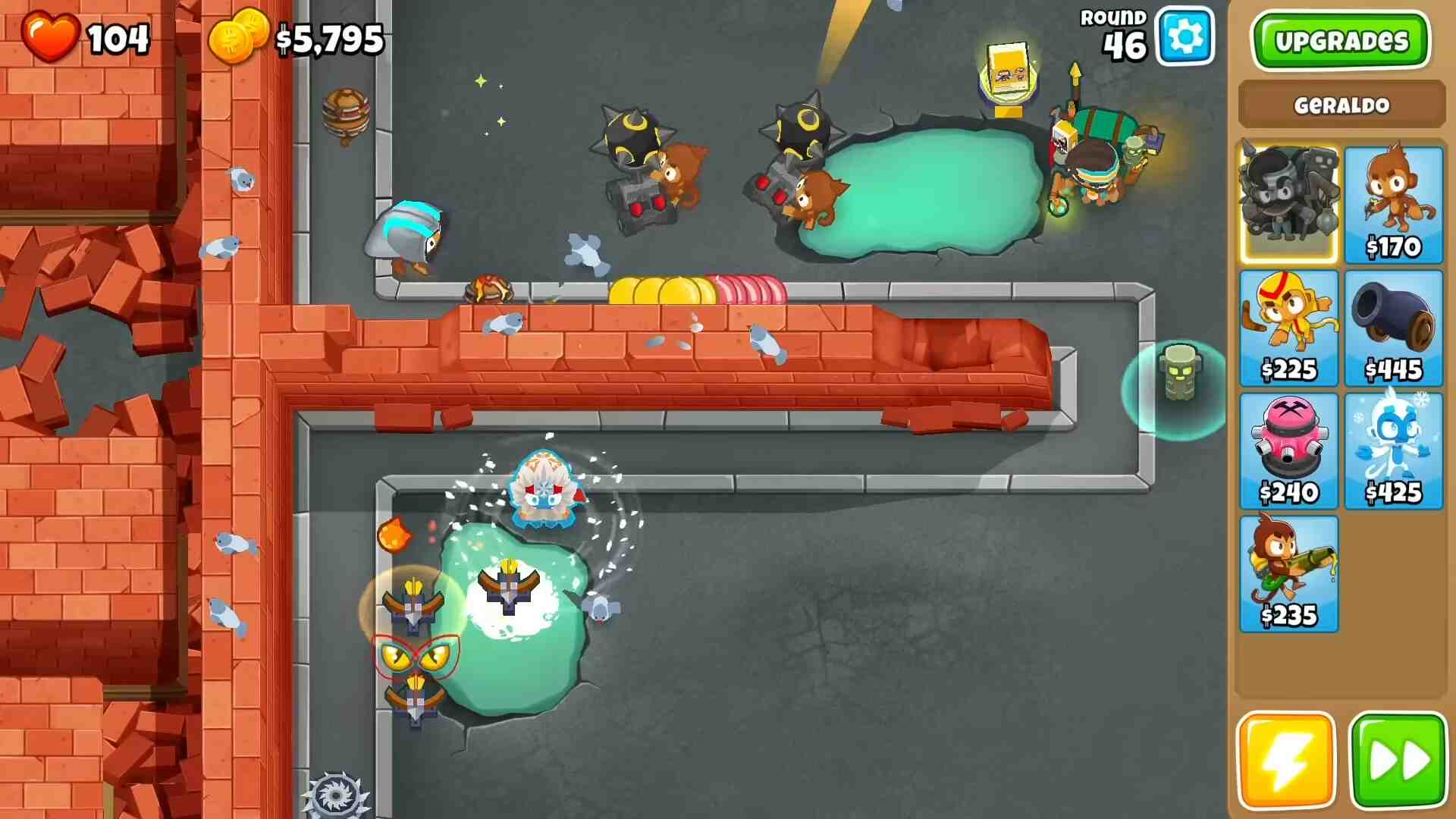This screenshot has height=819, width=1456.
Task: Pick the $445 Bomb Shooter cannon
Action: pyautogui.click(x=1393, y=328)
